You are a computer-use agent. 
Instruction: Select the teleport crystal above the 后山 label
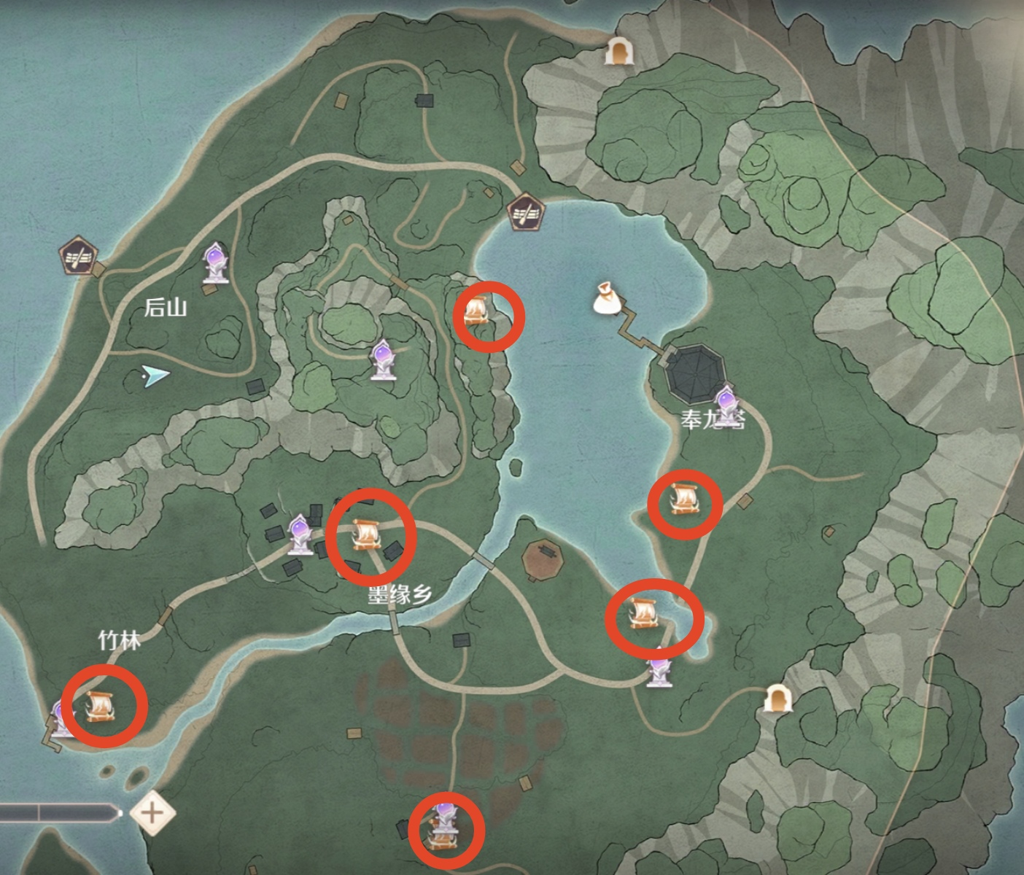[x=215, y=262]
